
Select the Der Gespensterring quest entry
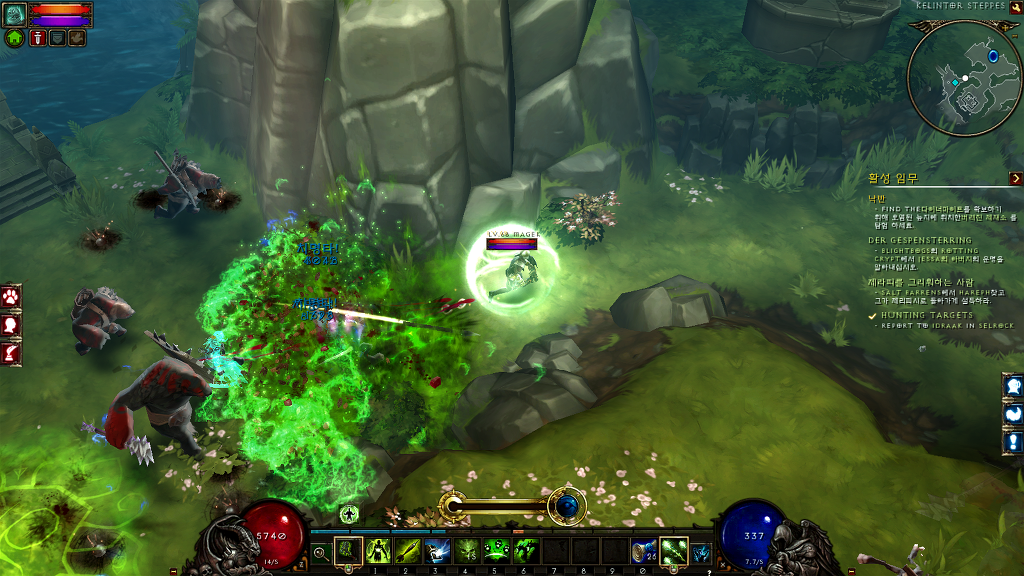click(920, 240)
